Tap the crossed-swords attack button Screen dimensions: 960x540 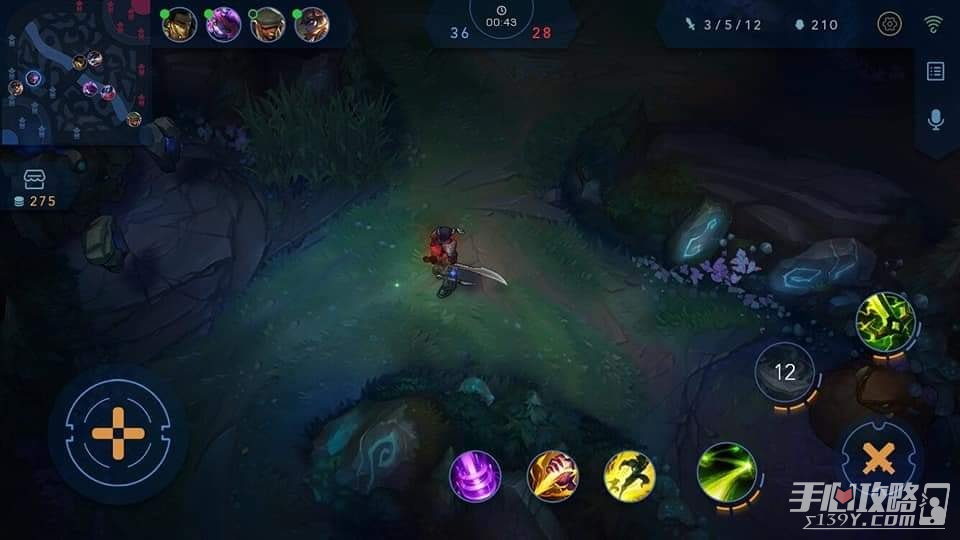tap(878, 459)
